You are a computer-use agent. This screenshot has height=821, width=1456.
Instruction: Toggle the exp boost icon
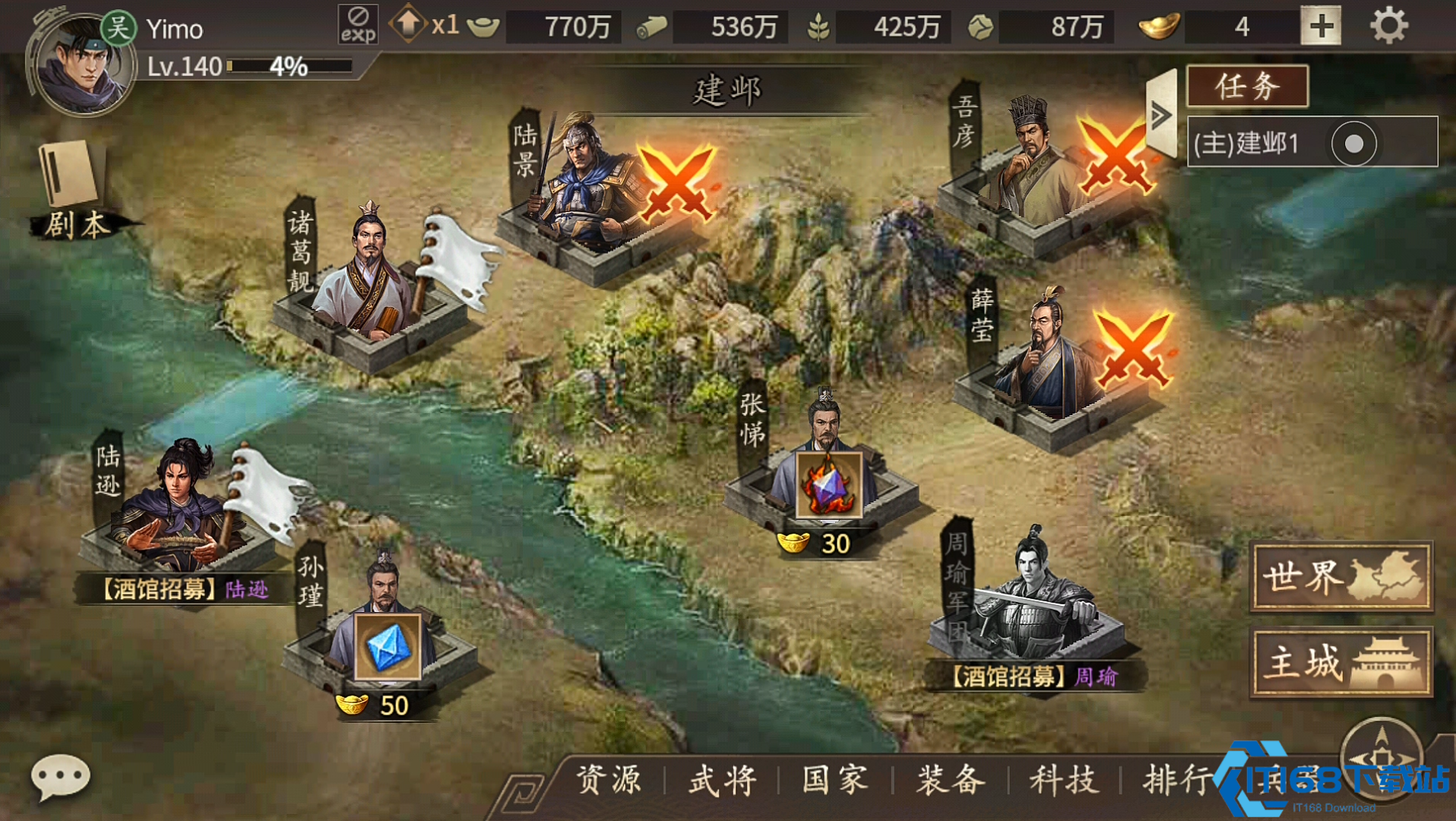click(358, 24)
